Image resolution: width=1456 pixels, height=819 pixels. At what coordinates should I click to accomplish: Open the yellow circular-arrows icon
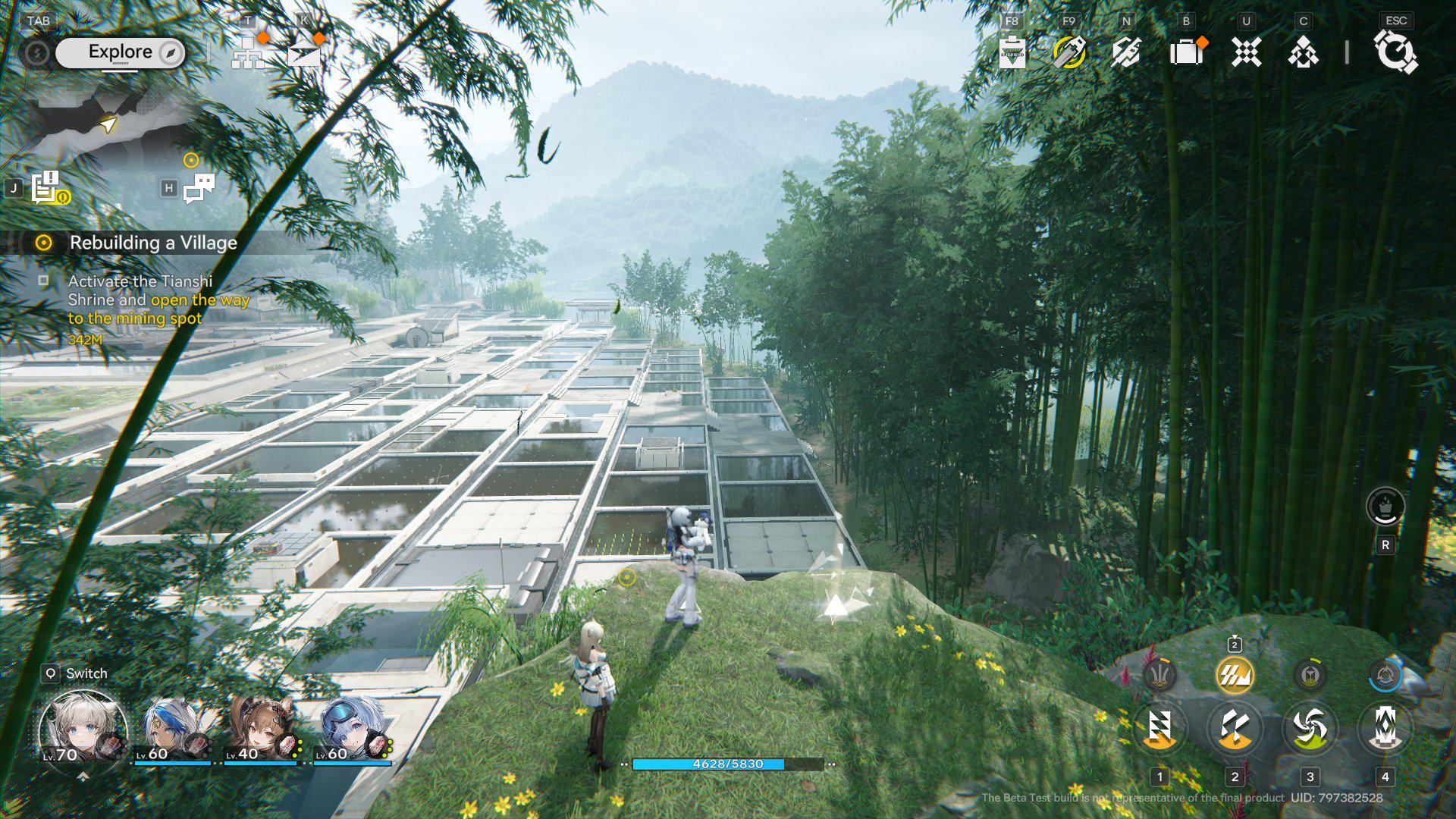pyautogui.click(x=1069, y=52)
